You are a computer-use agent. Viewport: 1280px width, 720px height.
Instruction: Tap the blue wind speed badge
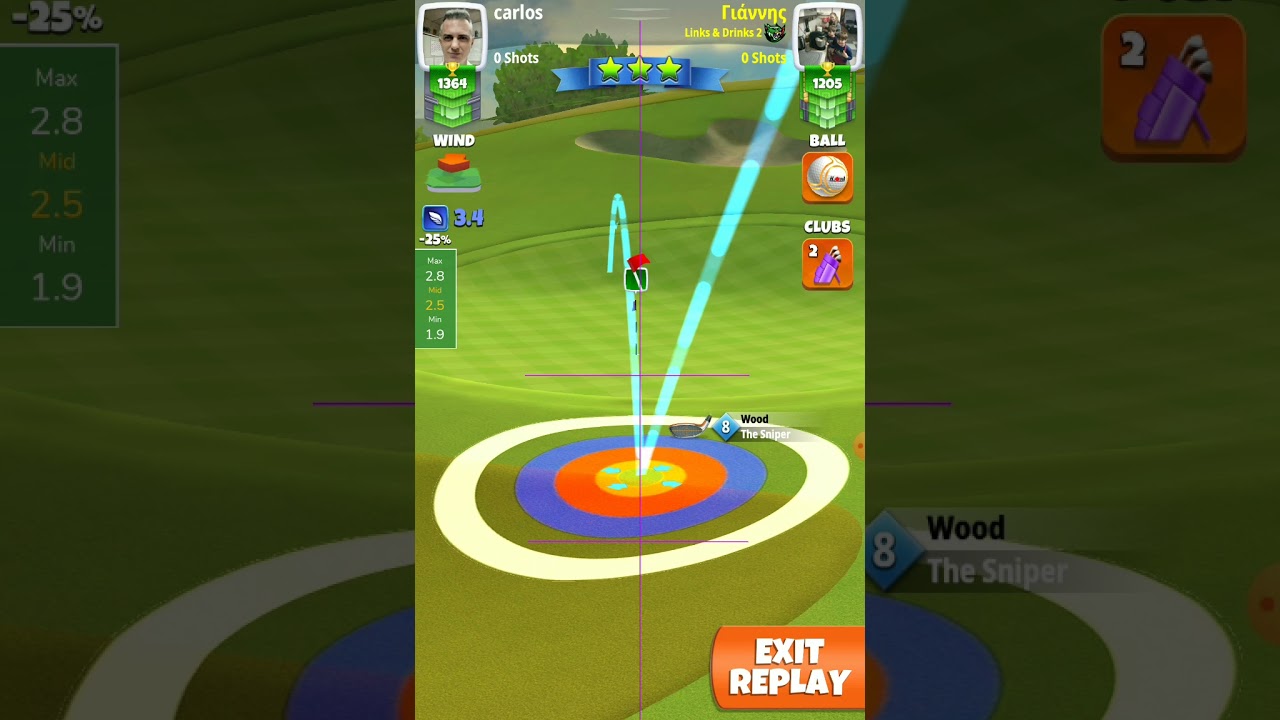point(436,218)
